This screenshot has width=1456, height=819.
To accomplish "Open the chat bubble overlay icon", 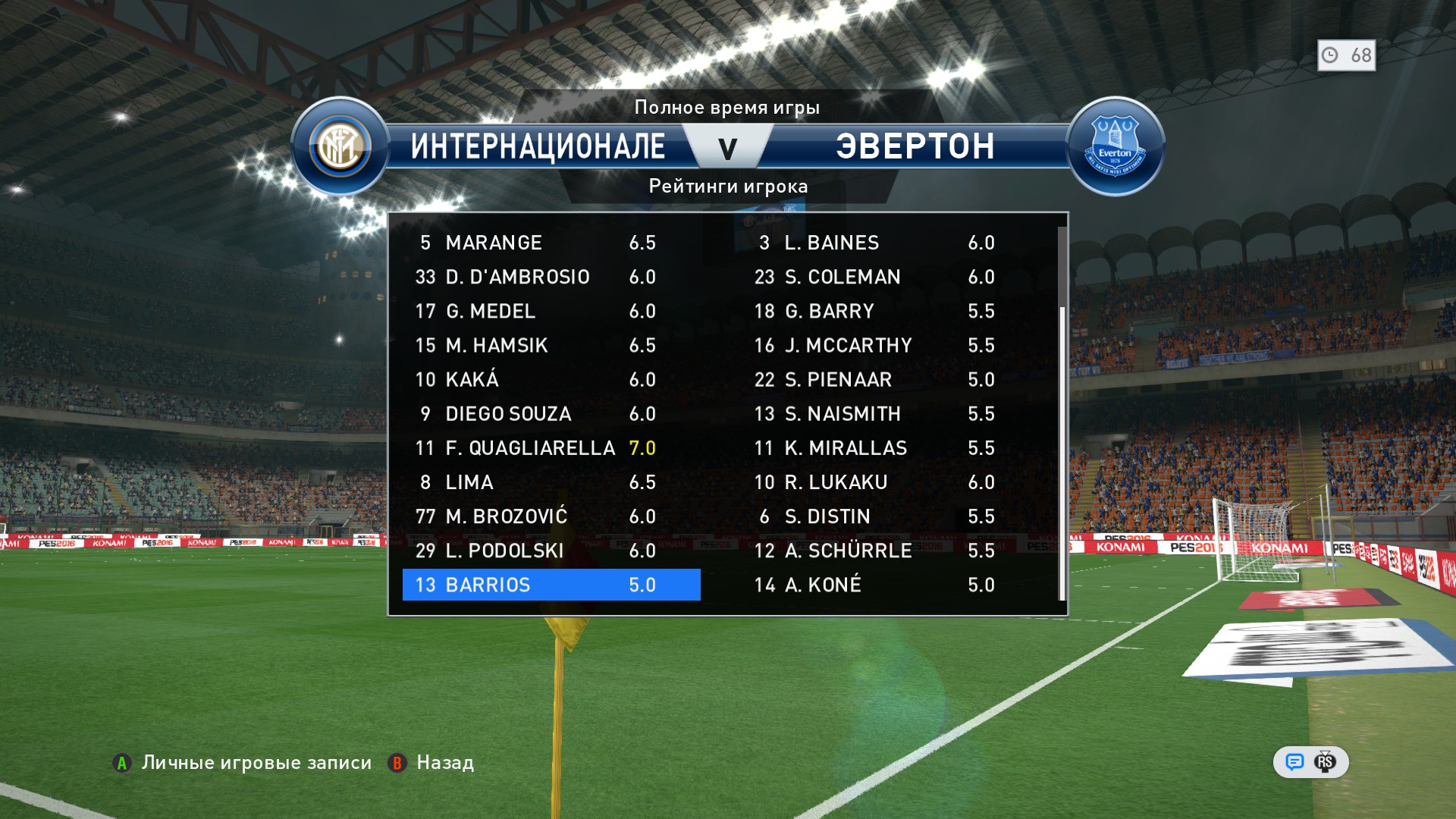I will click(1294, 762).
